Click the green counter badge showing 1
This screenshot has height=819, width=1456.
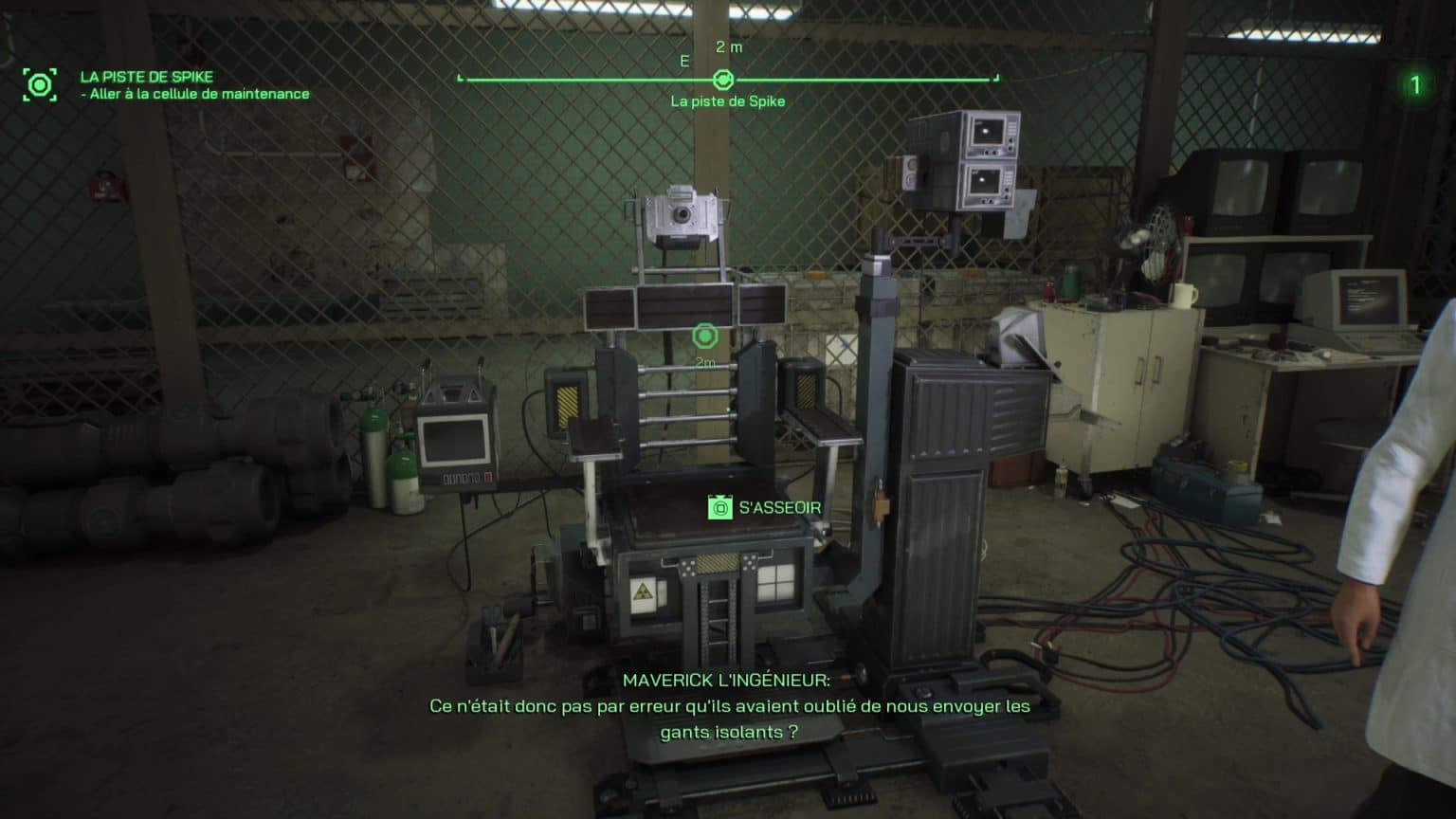(1415, 83)
